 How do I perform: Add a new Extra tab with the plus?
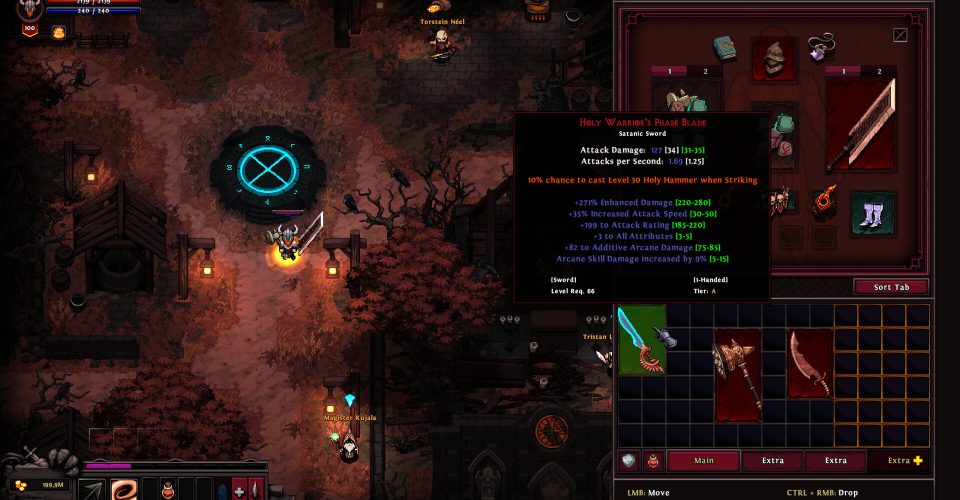[918, 461]
